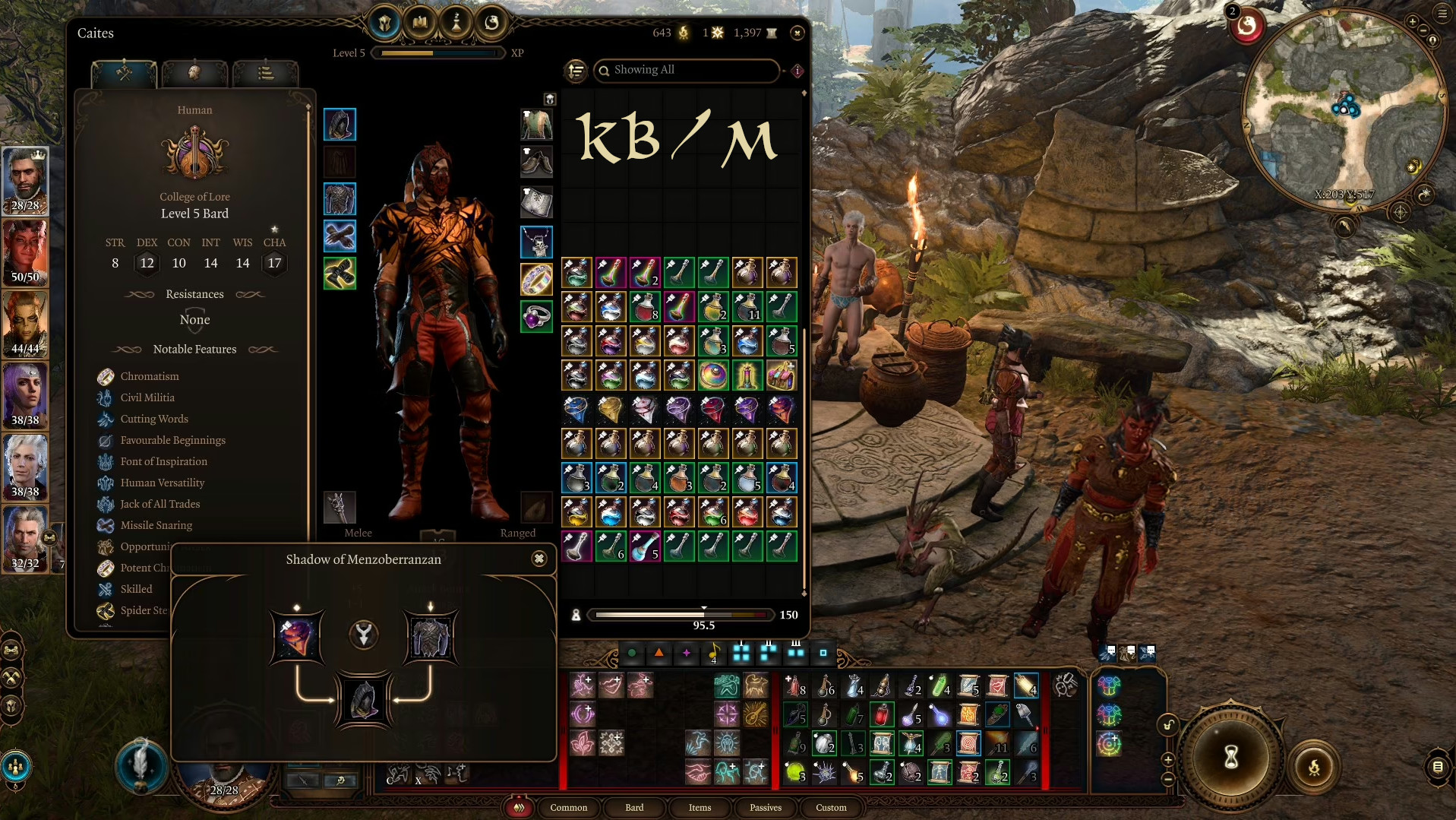Open the Spellbook panel at the top
The image size is (1456, 820).
coord(420,21)
